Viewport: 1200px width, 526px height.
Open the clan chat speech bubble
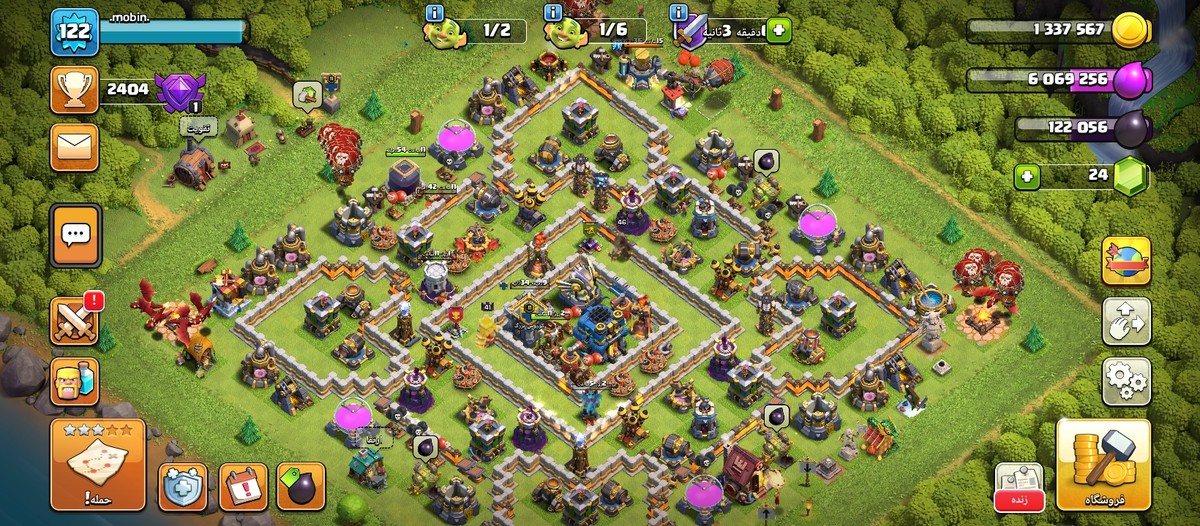pos(76,235)
